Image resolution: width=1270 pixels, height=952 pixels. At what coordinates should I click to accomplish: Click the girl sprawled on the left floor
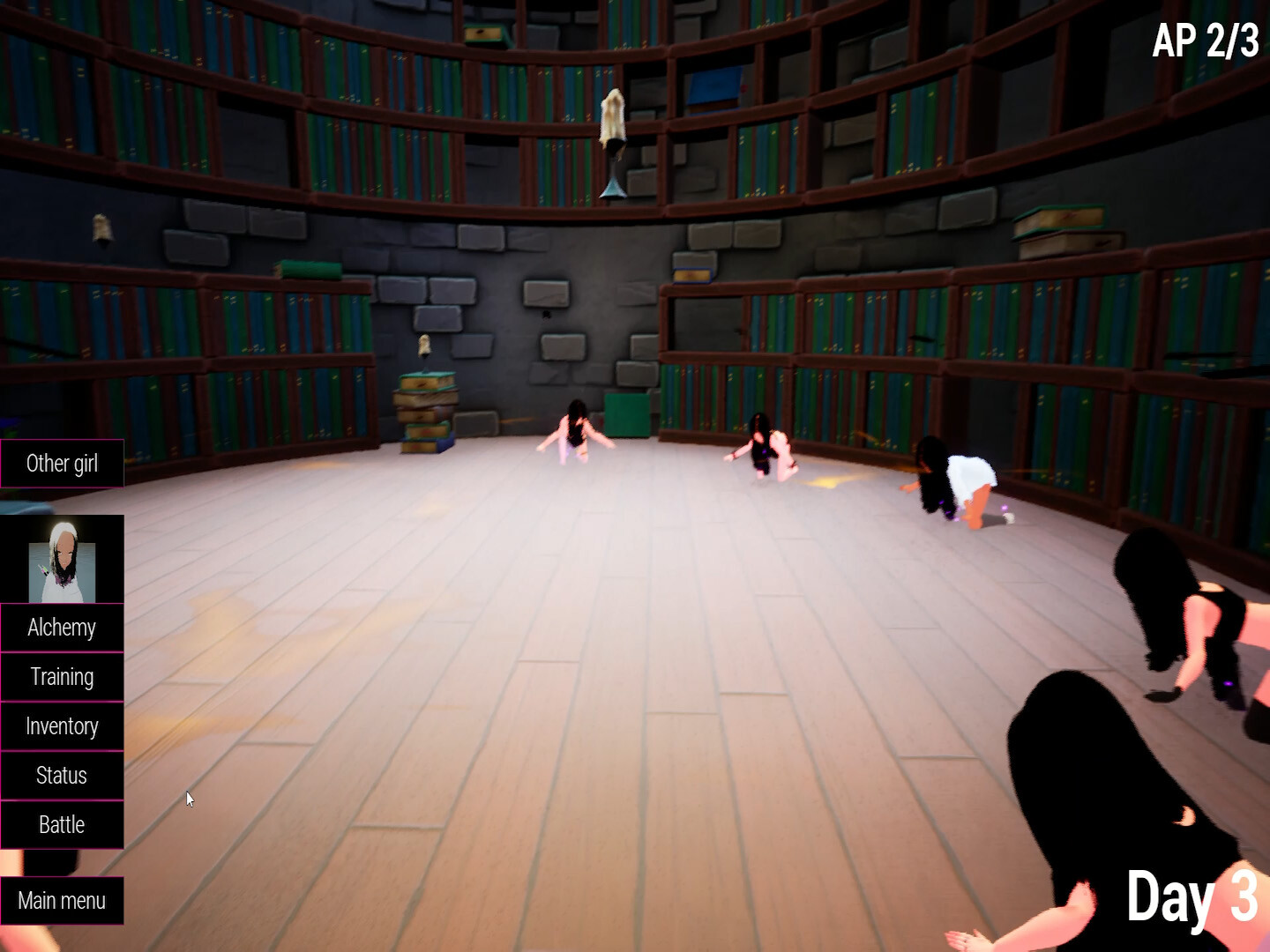(x=578, y=432)
